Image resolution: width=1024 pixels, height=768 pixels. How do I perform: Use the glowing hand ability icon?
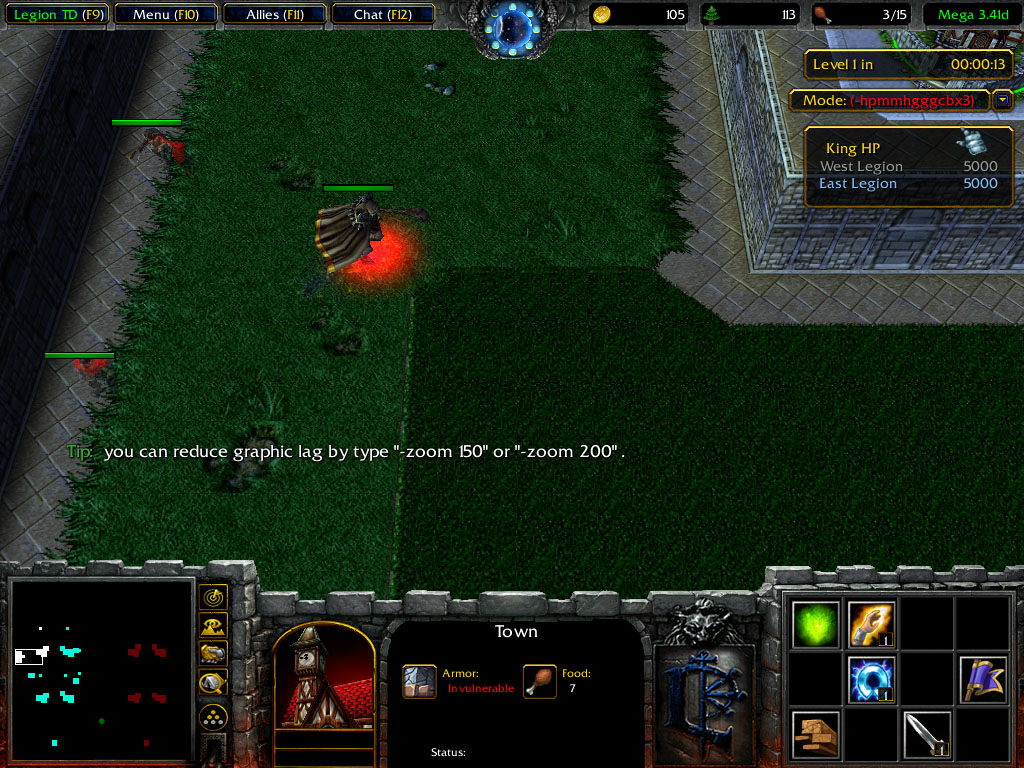[871, 625]
